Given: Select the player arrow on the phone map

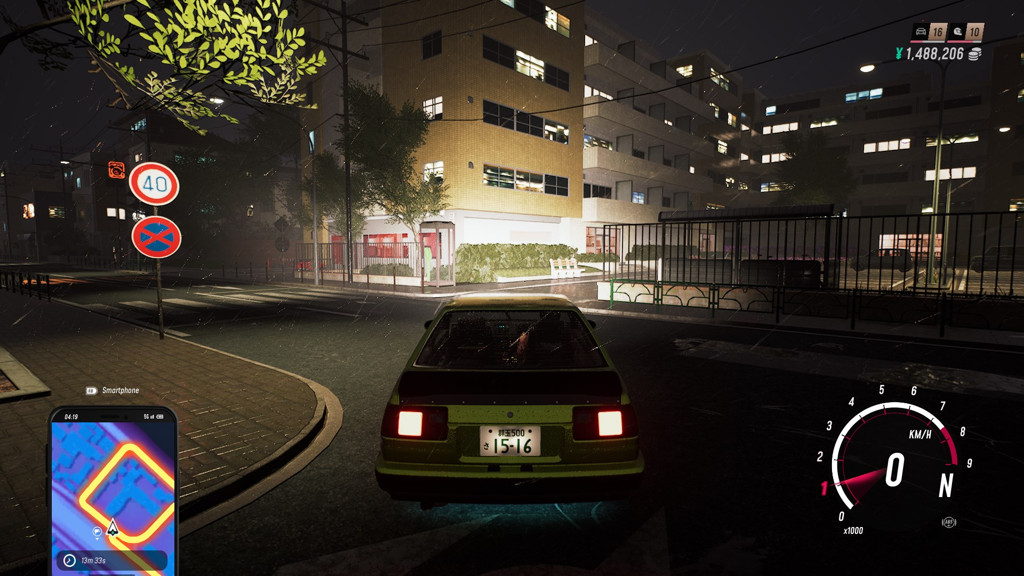Looking at the screenshot, I should [113, 526].
